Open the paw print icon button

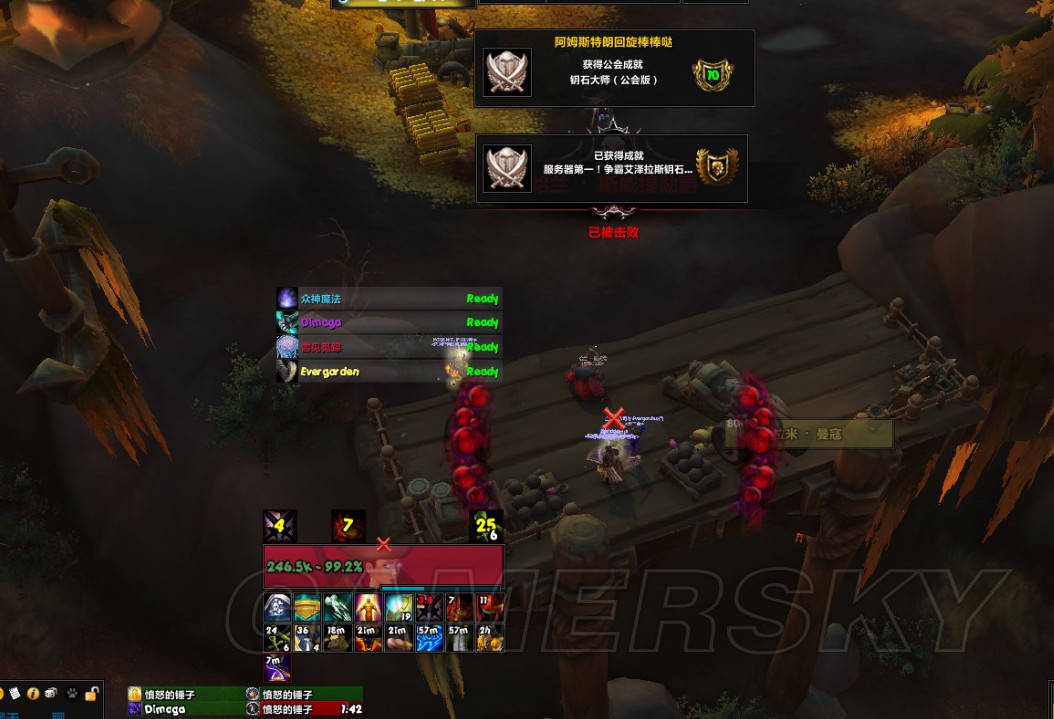click(72, 693)
